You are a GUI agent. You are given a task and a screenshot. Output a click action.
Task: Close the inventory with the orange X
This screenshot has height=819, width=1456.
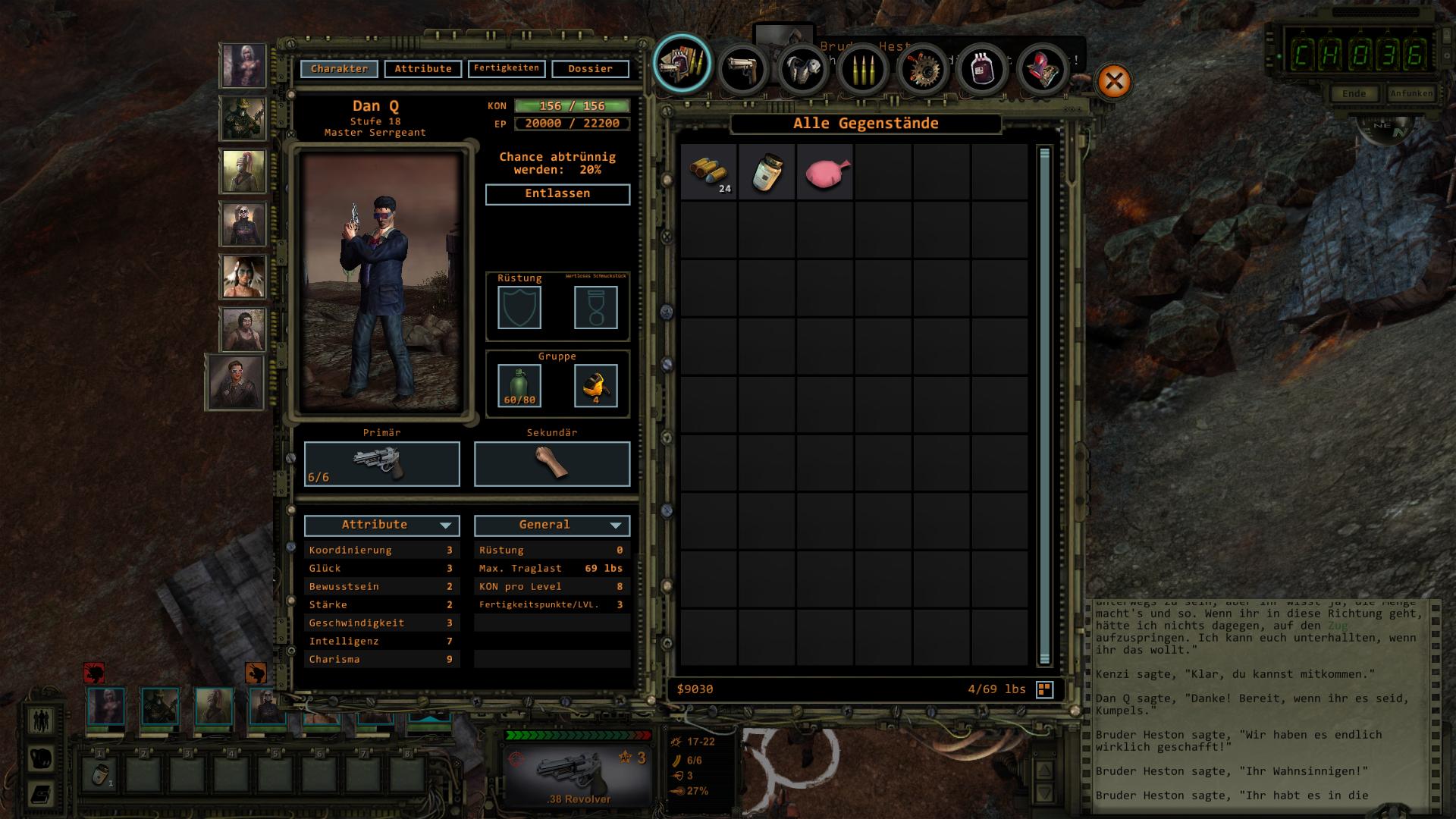click(1114, 81)
